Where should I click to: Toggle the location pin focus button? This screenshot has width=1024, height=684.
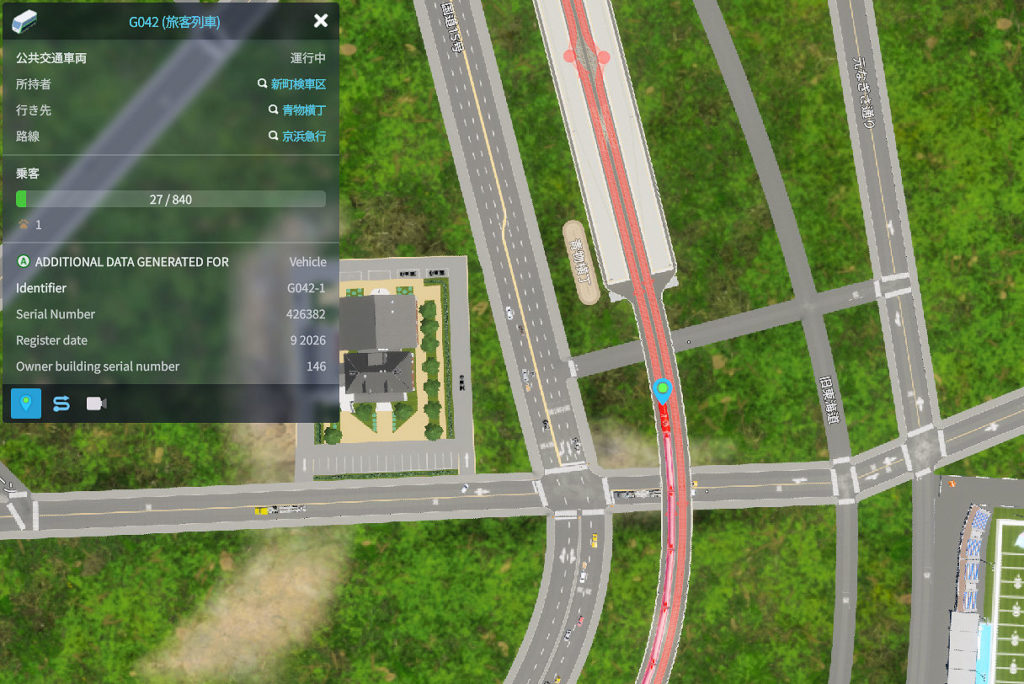[x=26, y=403]
